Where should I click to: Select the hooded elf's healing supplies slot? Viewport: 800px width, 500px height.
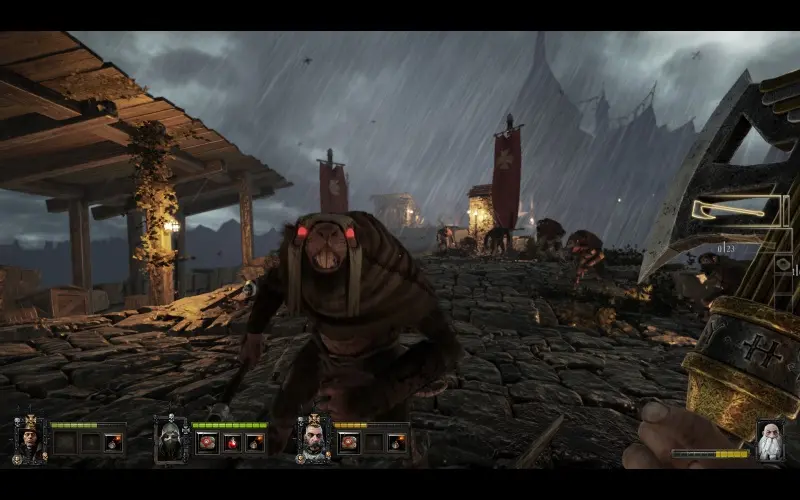pos(208,442)
